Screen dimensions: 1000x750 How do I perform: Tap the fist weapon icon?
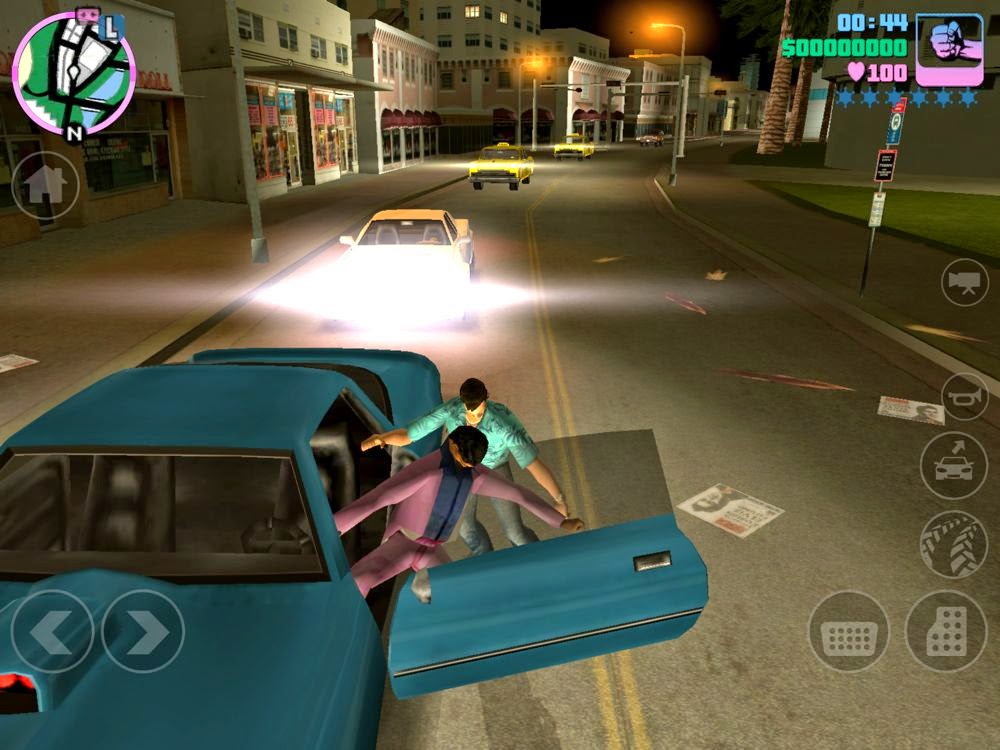point(949,49)
